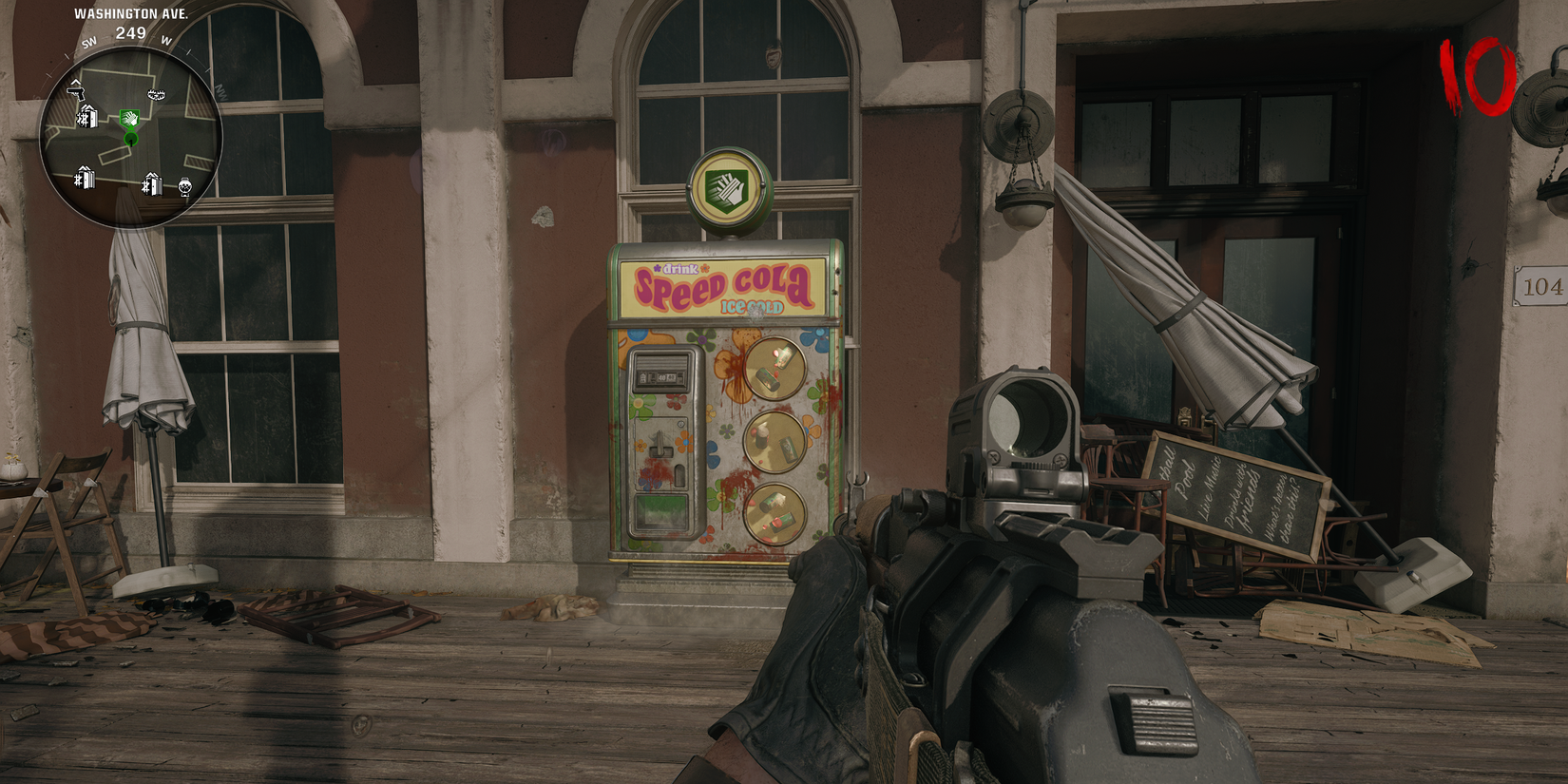Click the gumball machine icon on minimap
Screen dimensions: 1568x784
(184, 187)
